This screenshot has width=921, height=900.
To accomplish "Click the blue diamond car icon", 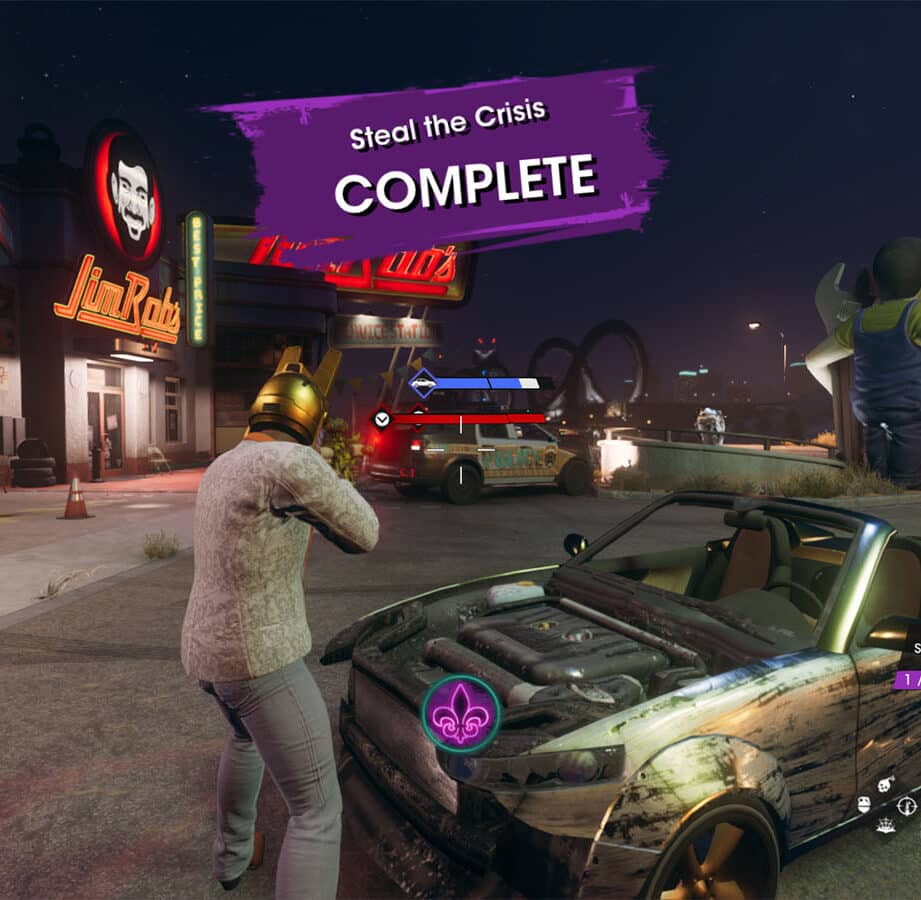I will 424,383.
